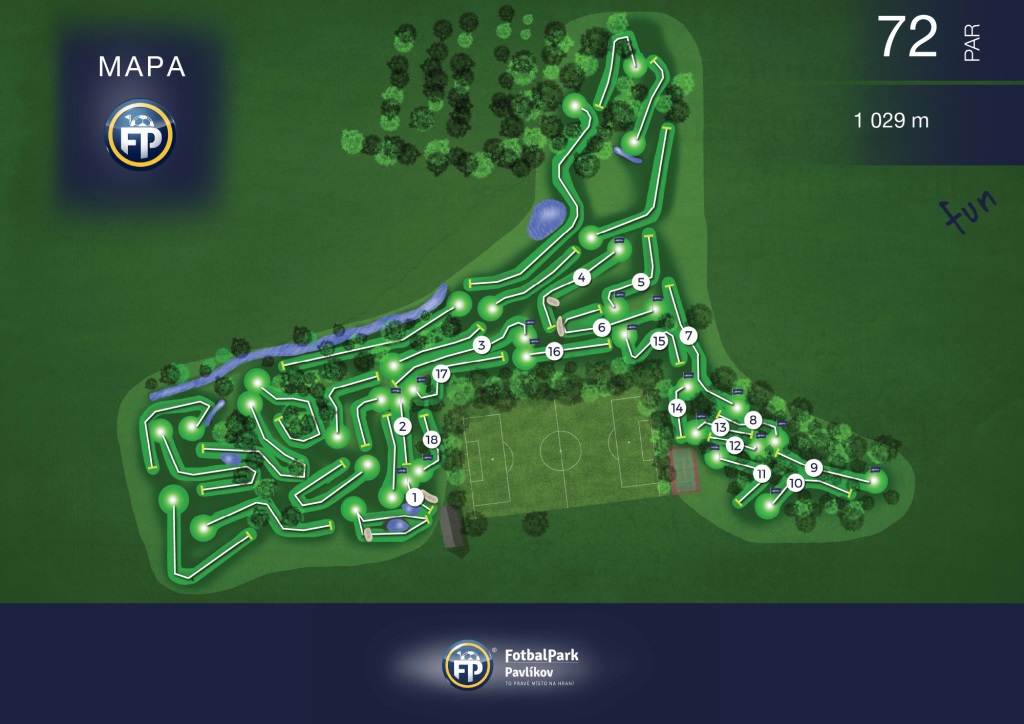Select the hole 4 number marker

(x=582, y=278)
